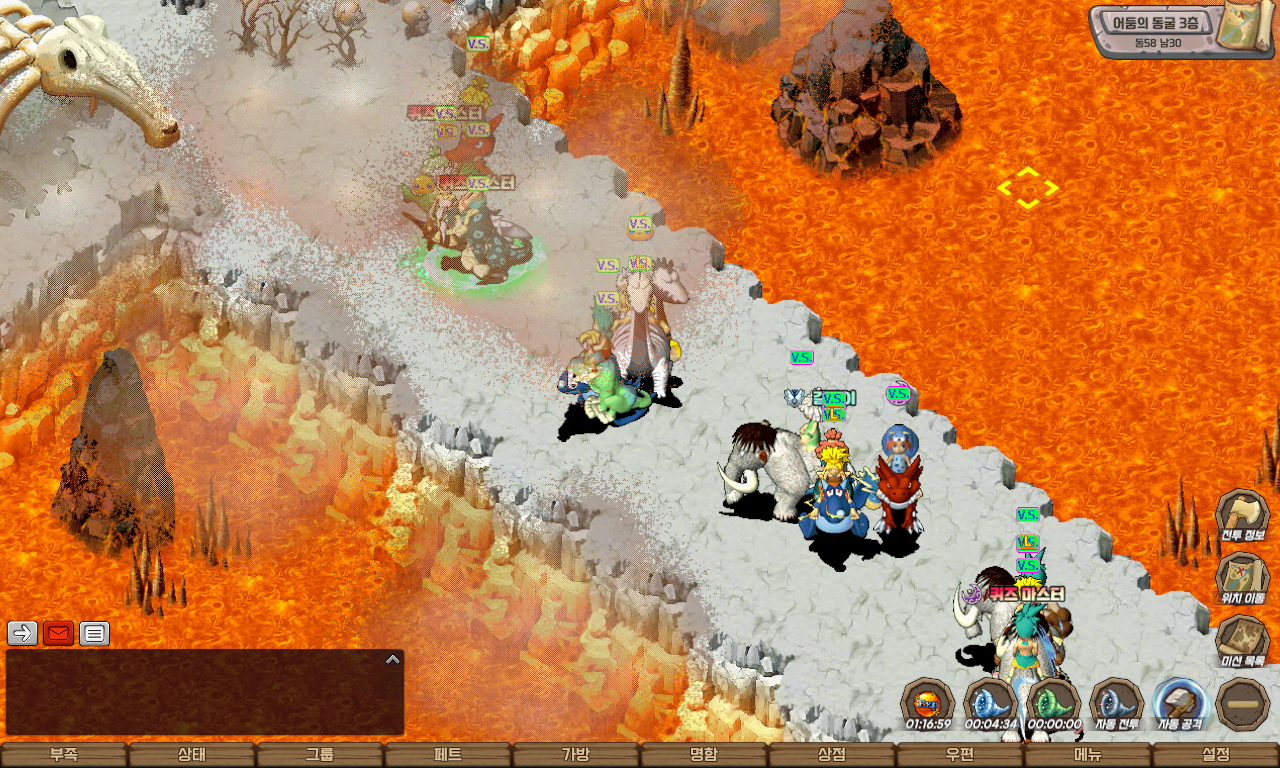Screen dimensions: 1280x768
Task: Open the red envelope message button
Action: 58,633
